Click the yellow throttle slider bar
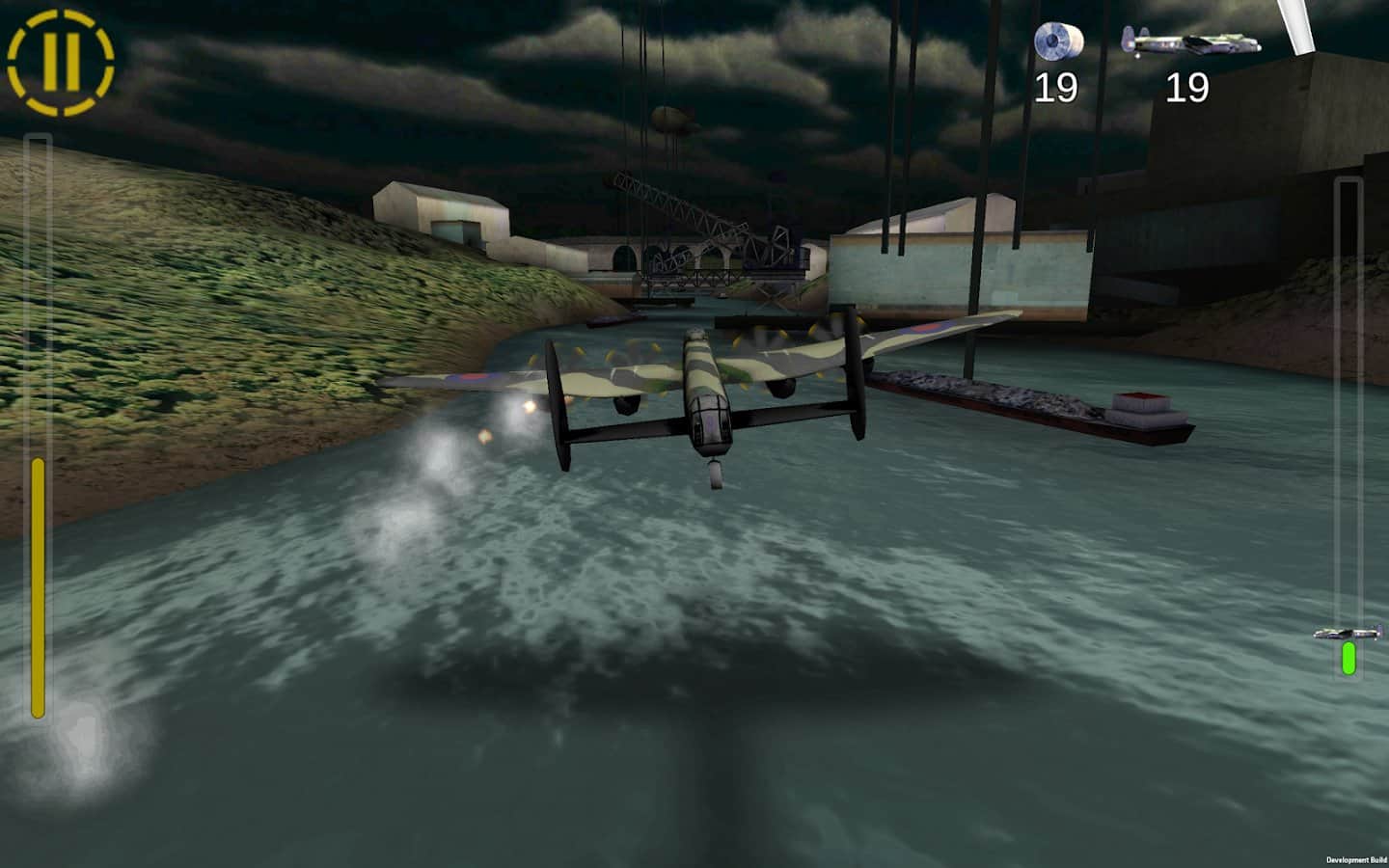1389x868 pixels. pos(39,588)
